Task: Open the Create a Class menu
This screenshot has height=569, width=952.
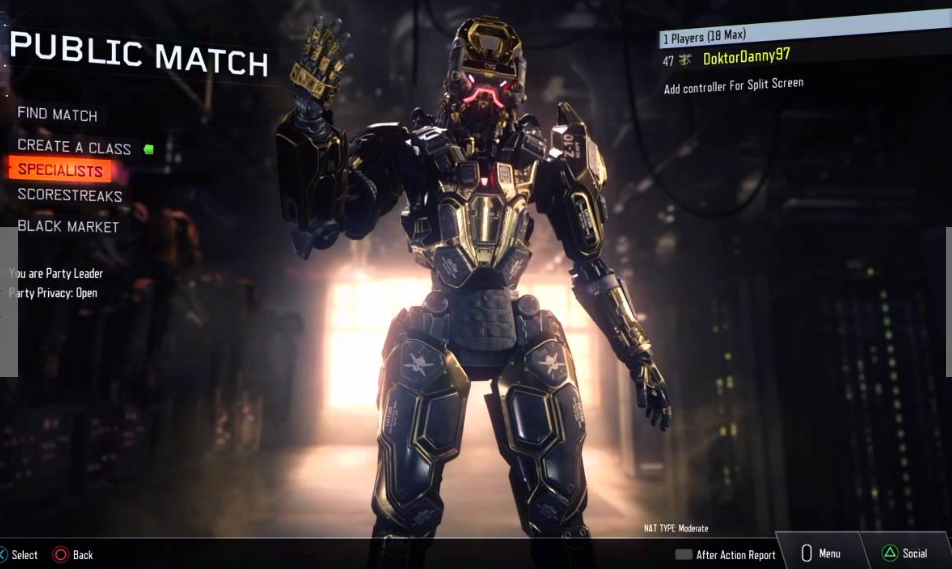Action: 74,147
